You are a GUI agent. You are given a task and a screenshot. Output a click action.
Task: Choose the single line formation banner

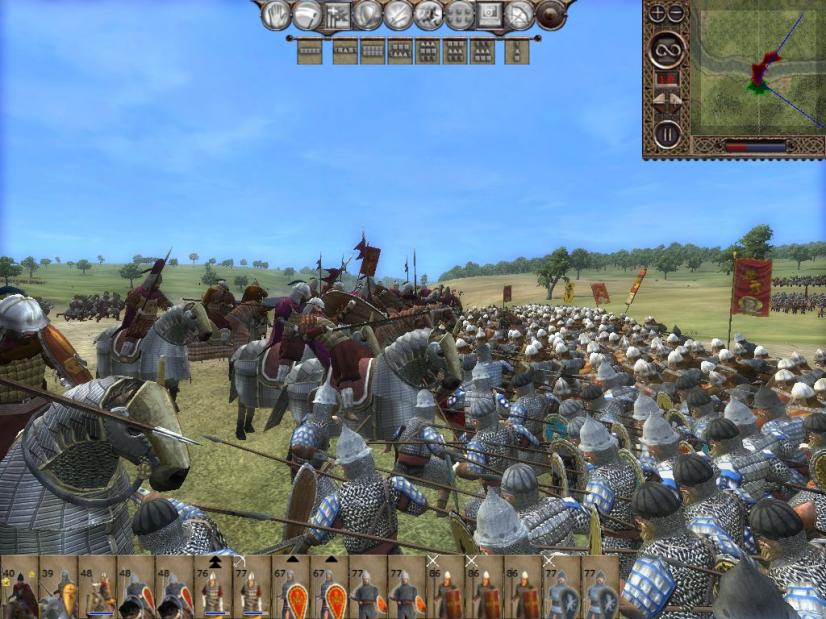(309, 51)
